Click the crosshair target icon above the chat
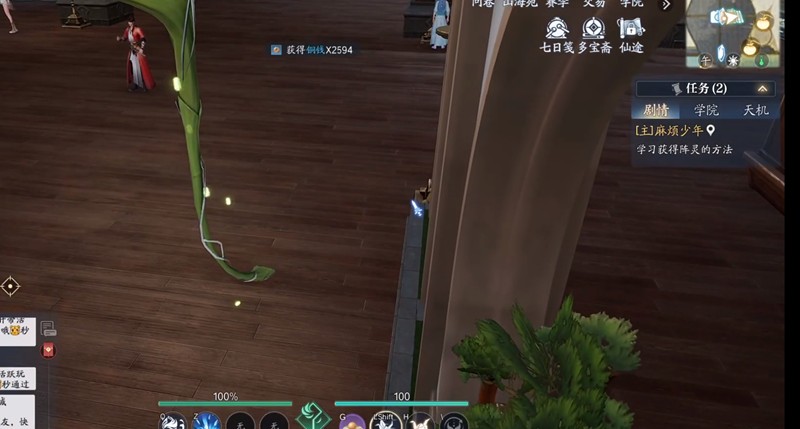The height and width of the screenshot is (429, 800). click(x=10, y=286)
